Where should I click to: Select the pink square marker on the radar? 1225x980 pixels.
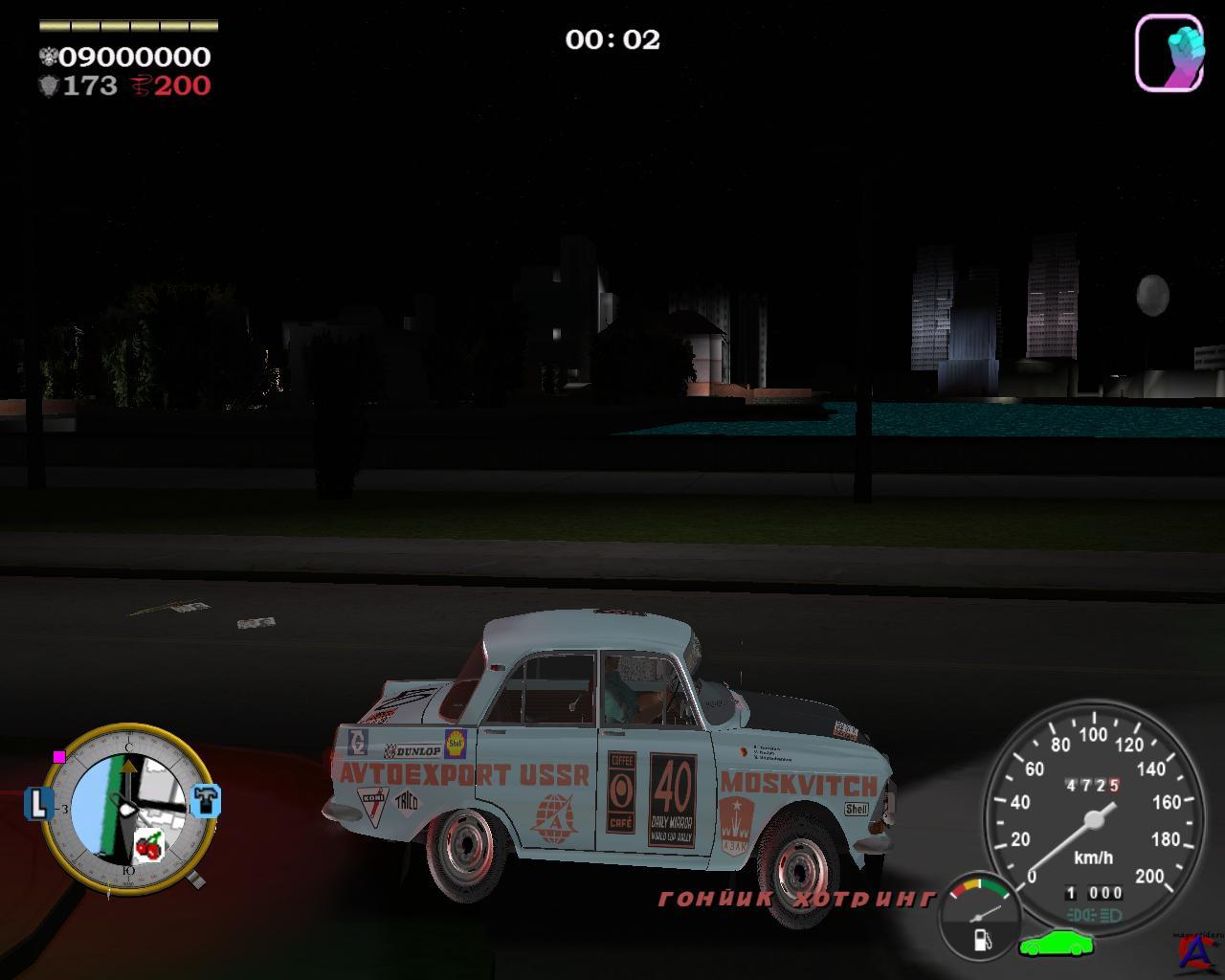click(x=59, y=756)
